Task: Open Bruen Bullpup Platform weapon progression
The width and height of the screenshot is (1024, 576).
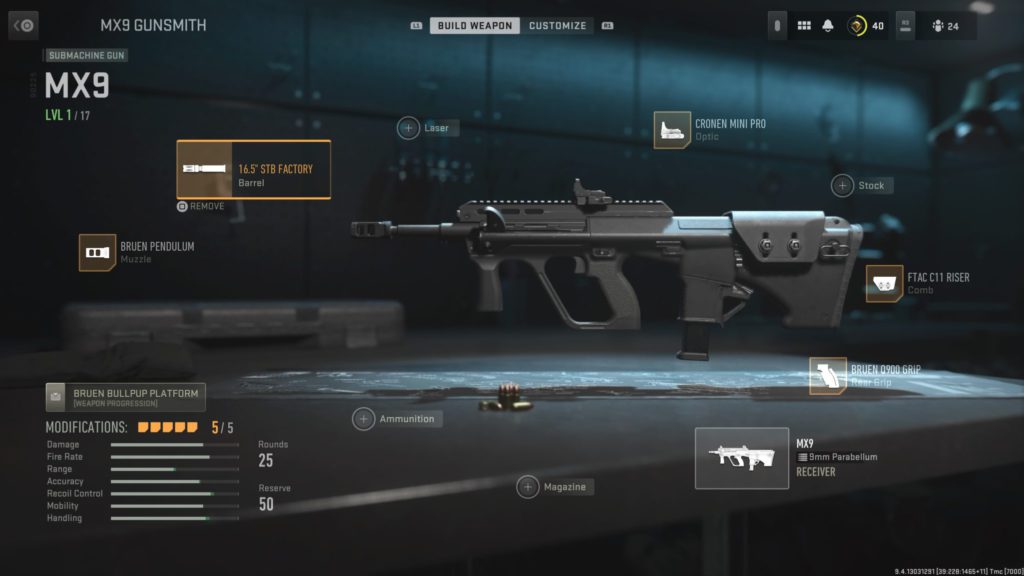Action: point(126,397)
